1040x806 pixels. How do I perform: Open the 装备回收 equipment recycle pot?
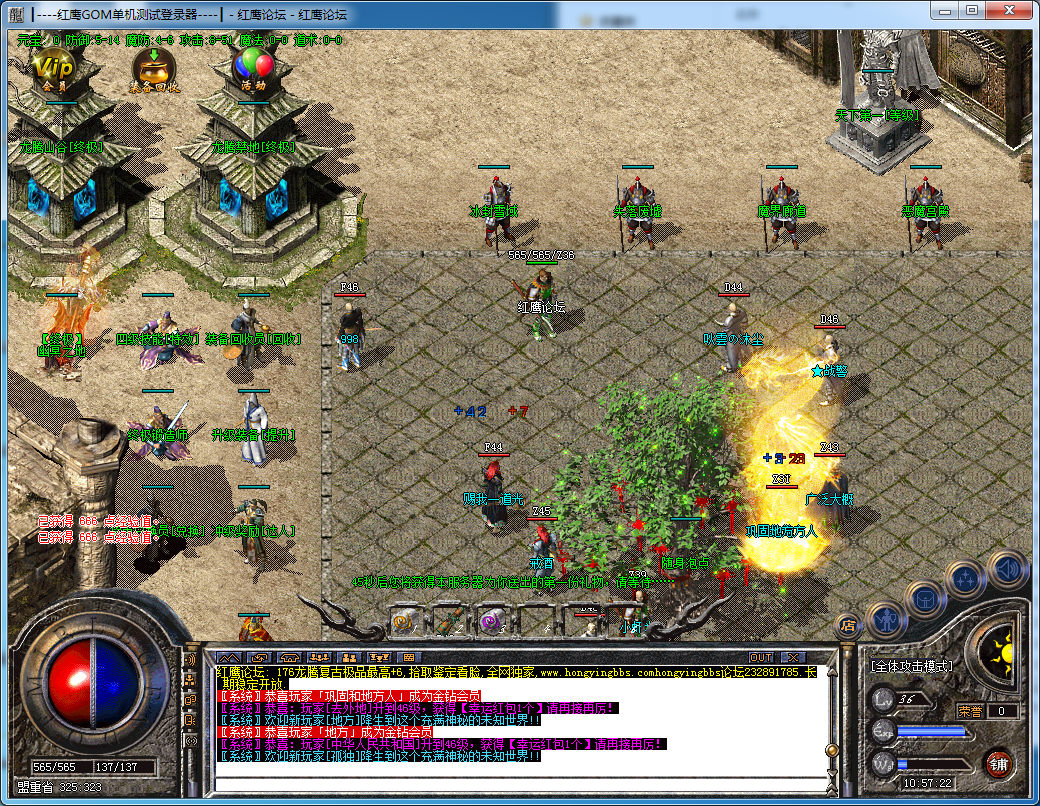154,68
